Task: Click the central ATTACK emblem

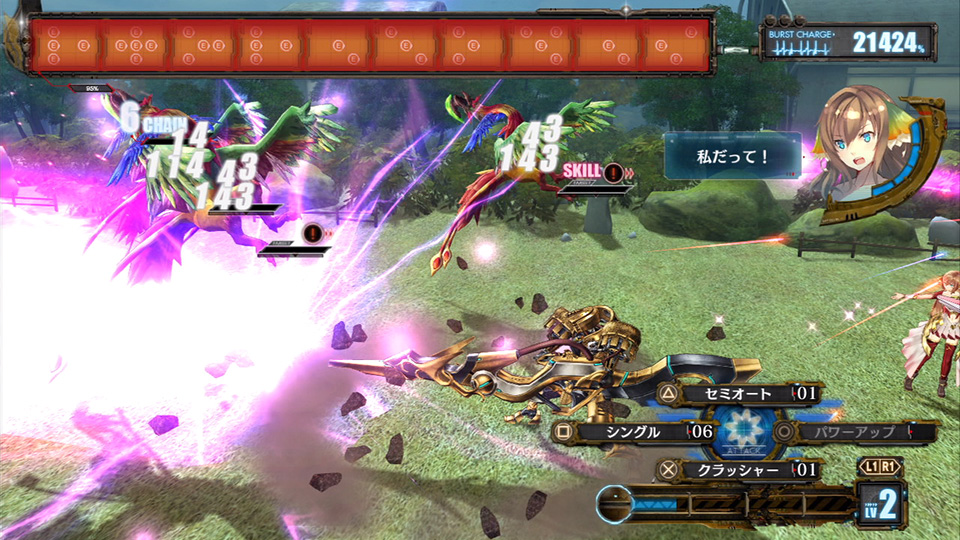Action: click(744, 432)
